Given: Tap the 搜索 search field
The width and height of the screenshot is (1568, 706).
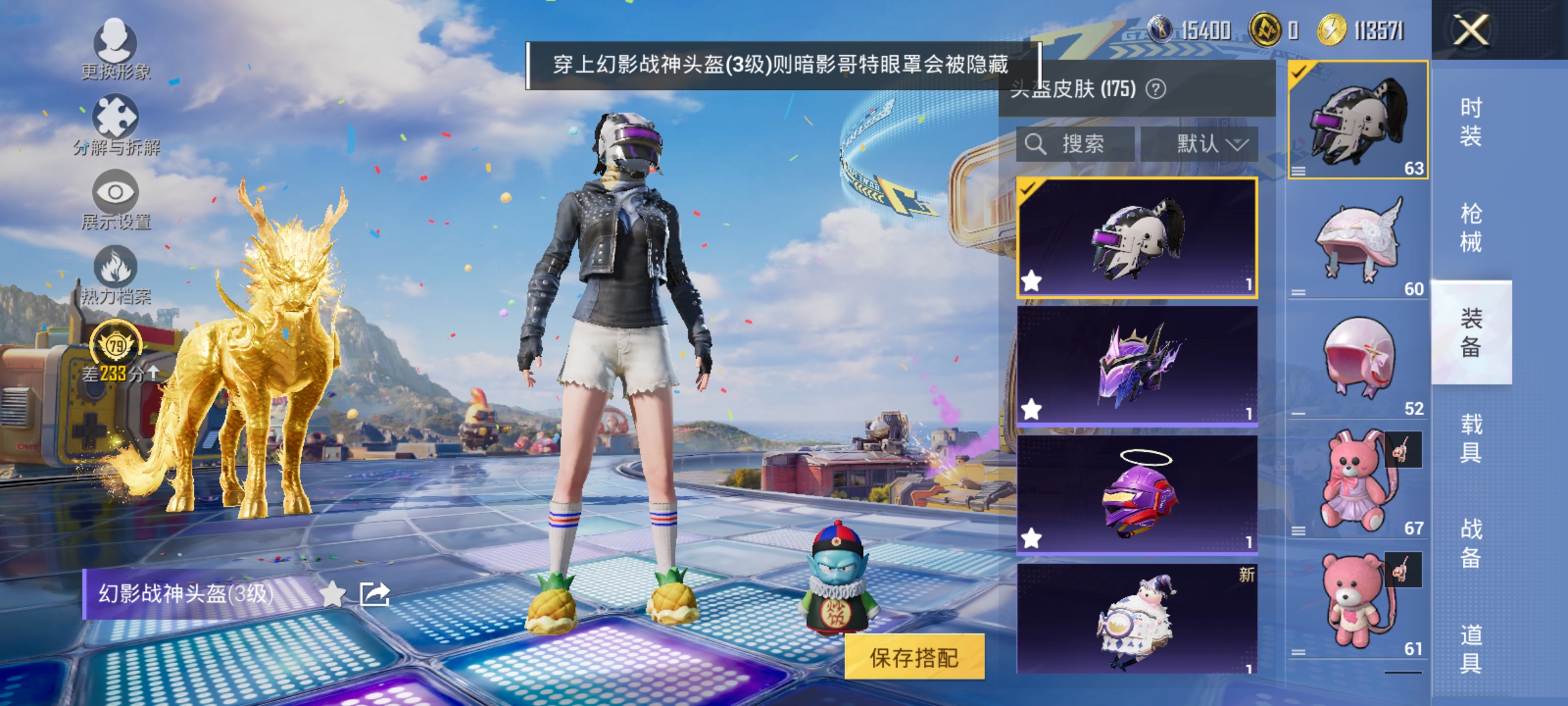Looking at the screenshot, I should [x=1075, y=144].
